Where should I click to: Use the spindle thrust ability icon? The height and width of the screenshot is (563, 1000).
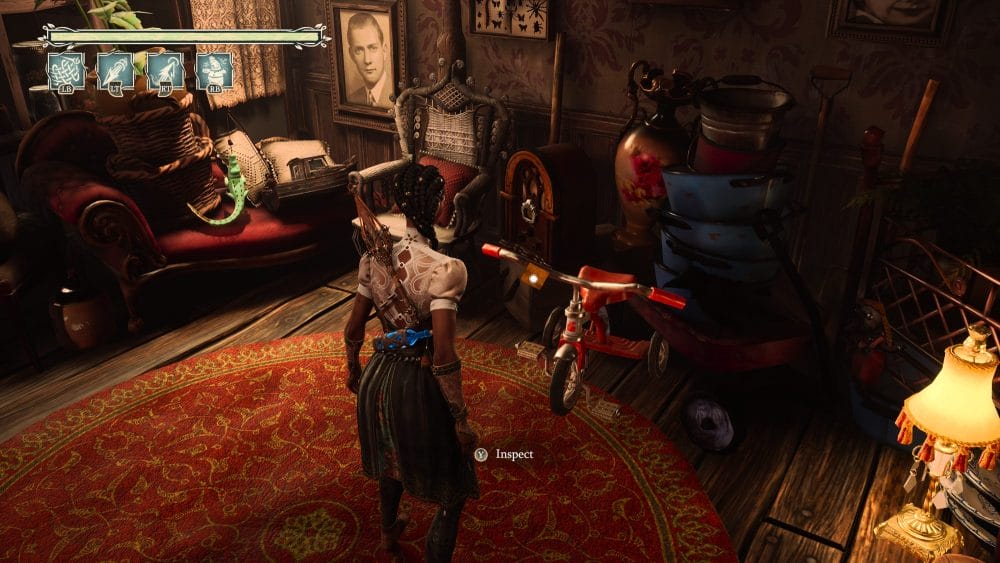pos(115,71)
